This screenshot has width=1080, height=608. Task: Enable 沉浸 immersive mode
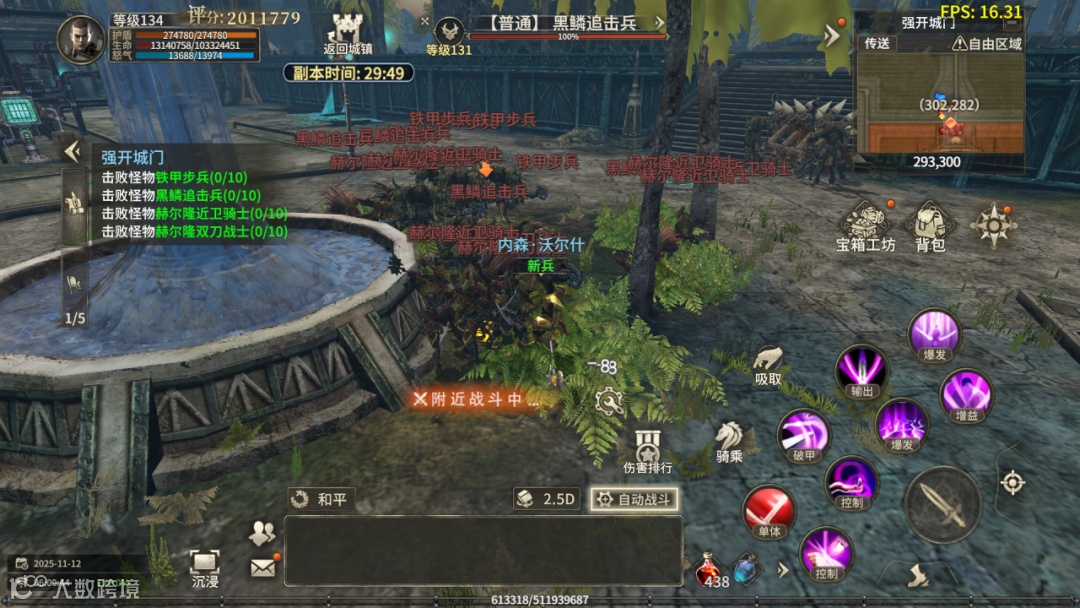point(204,566)
